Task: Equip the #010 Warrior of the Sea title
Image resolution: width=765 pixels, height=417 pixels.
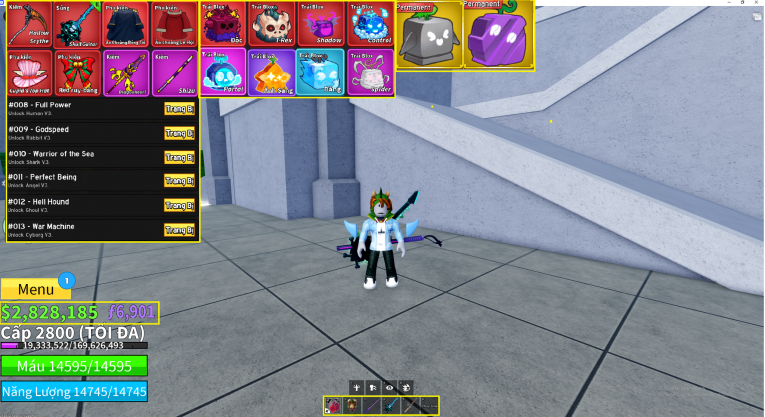Action: coord(179,157)
